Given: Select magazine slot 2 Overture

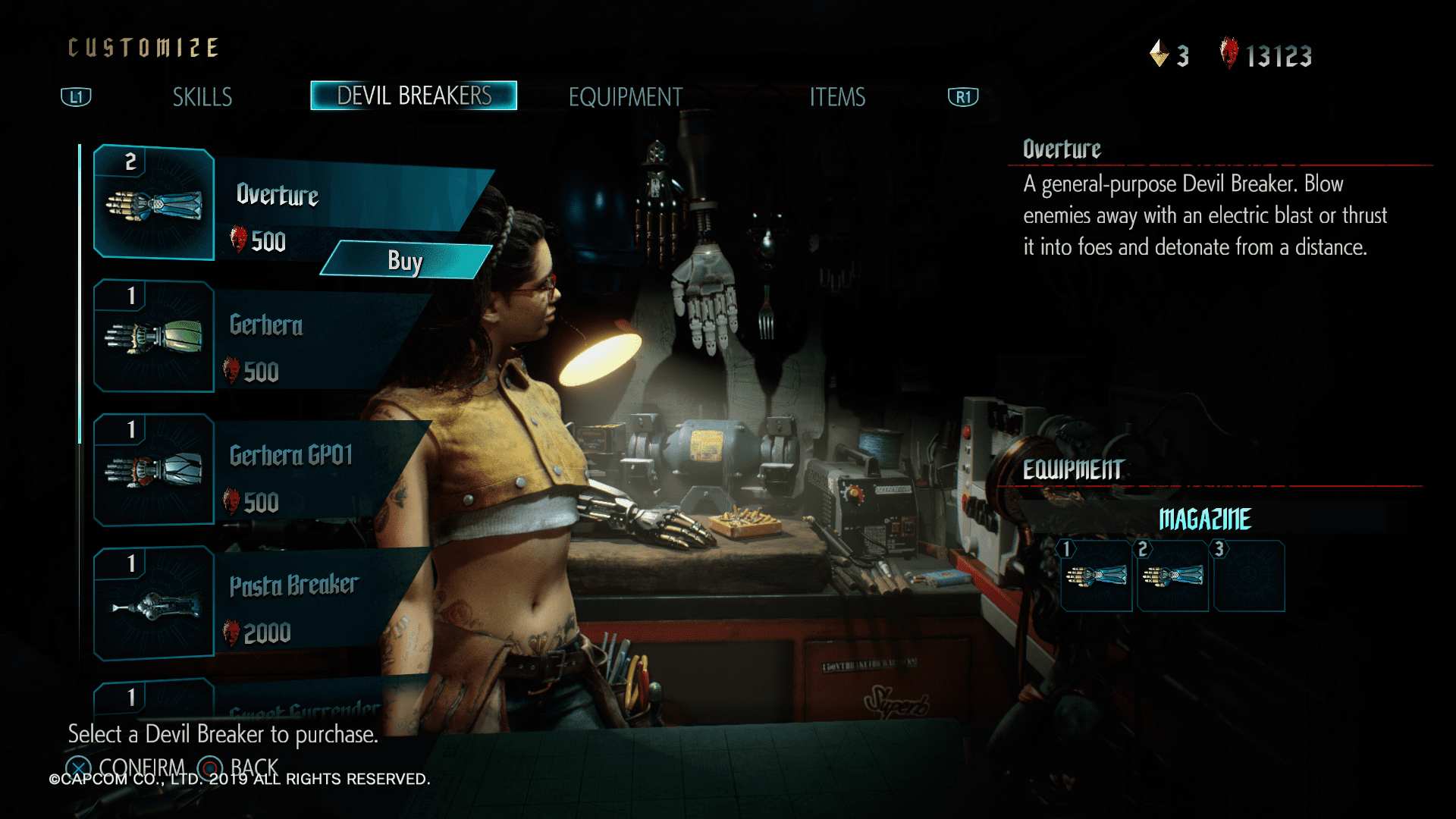Looking at the screenshot, I should (x=1173, y=576).
